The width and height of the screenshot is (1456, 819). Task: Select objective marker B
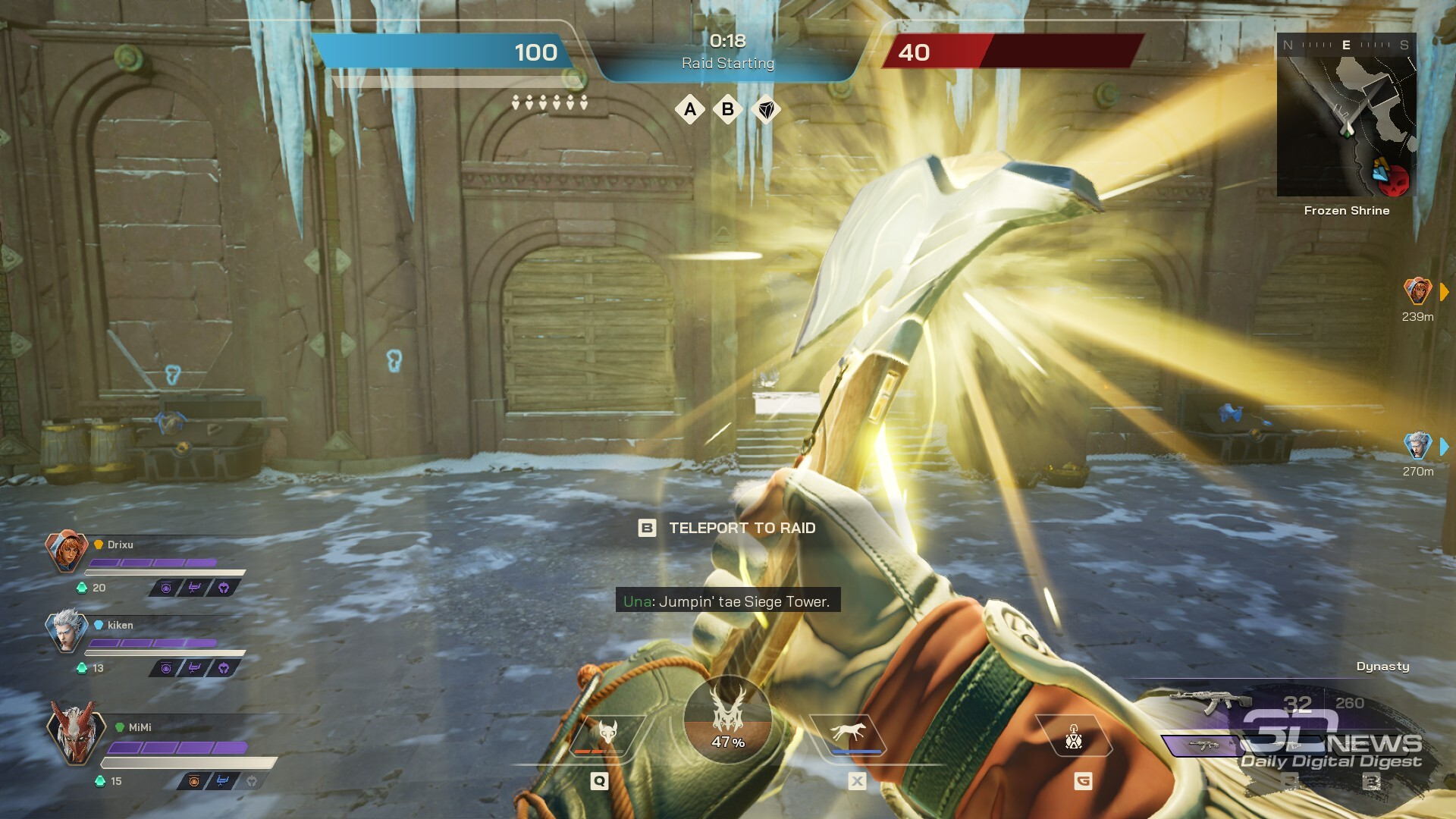tap(728, 110)
